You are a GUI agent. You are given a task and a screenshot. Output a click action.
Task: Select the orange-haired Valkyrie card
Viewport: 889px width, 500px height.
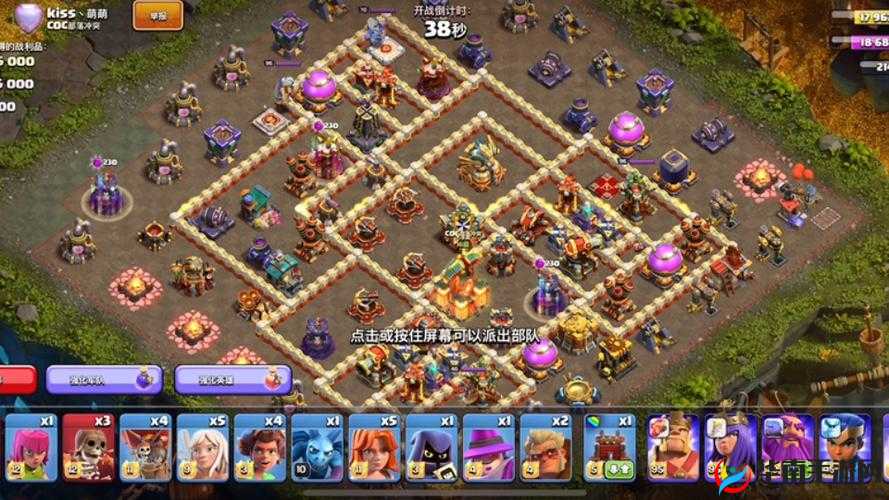tap(374, 447)
